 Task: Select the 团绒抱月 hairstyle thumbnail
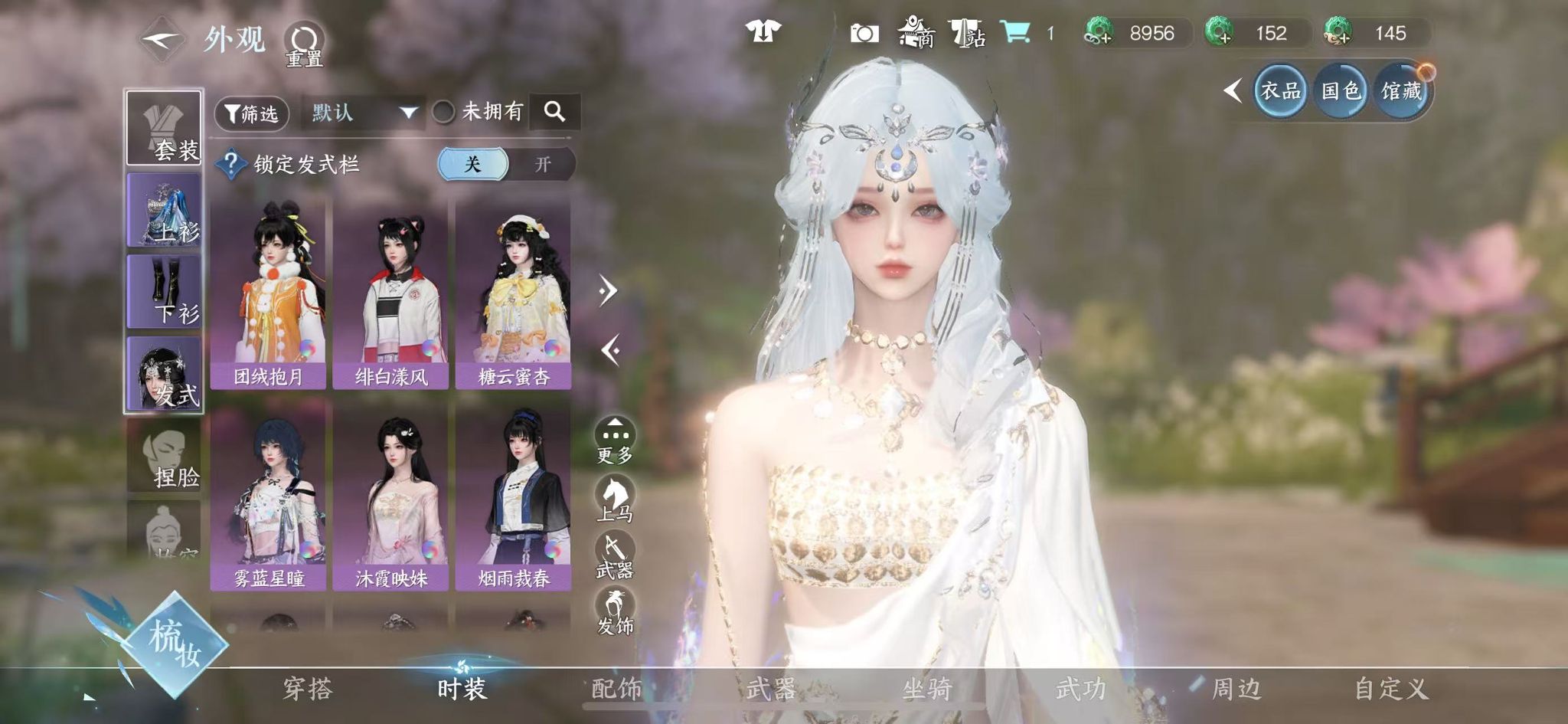[268, 293]
